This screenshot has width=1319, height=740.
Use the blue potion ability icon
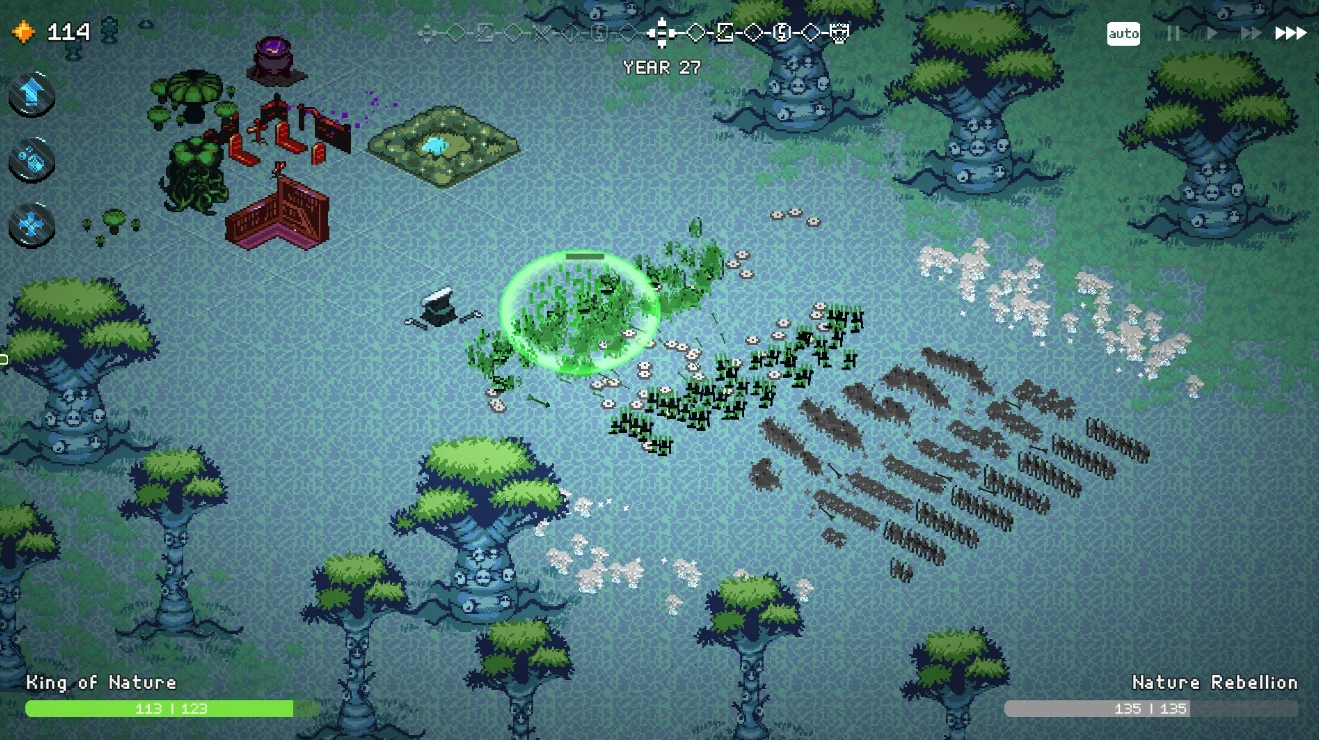pyautogui.click(x=31, y=160)
